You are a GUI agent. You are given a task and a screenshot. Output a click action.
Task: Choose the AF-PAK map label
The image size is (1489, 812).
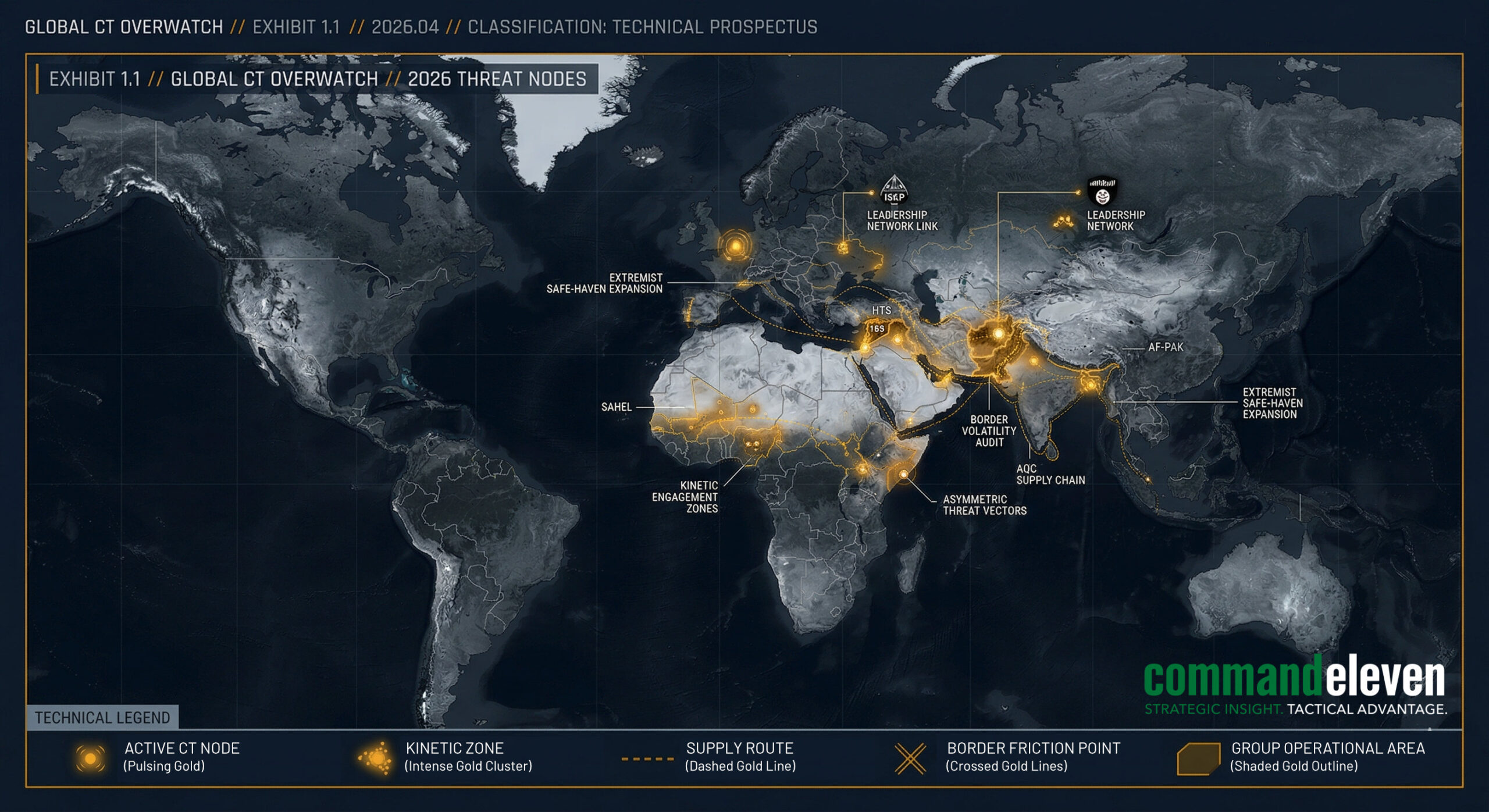click(x=1165, y=347)
